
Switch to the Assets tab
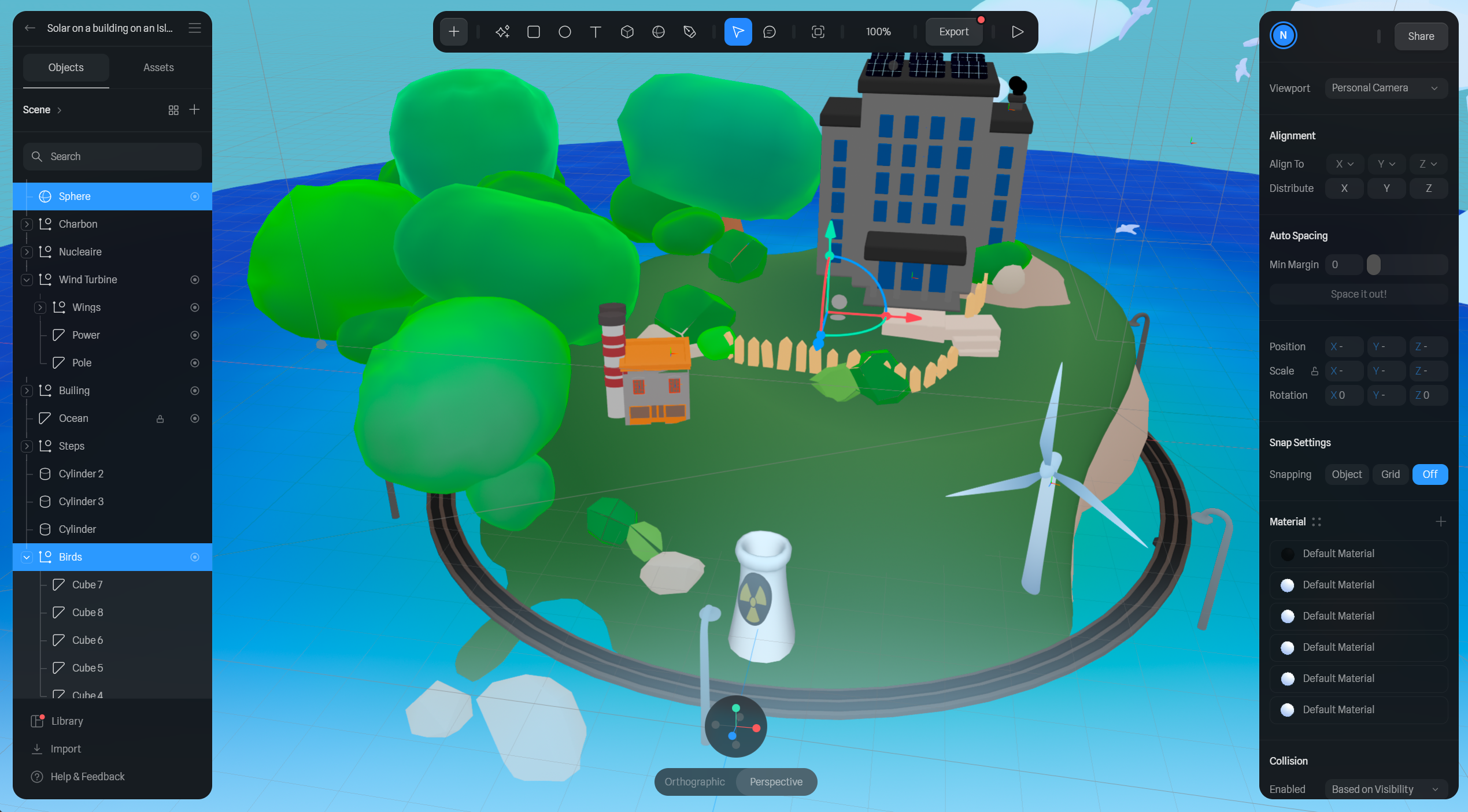158,67
